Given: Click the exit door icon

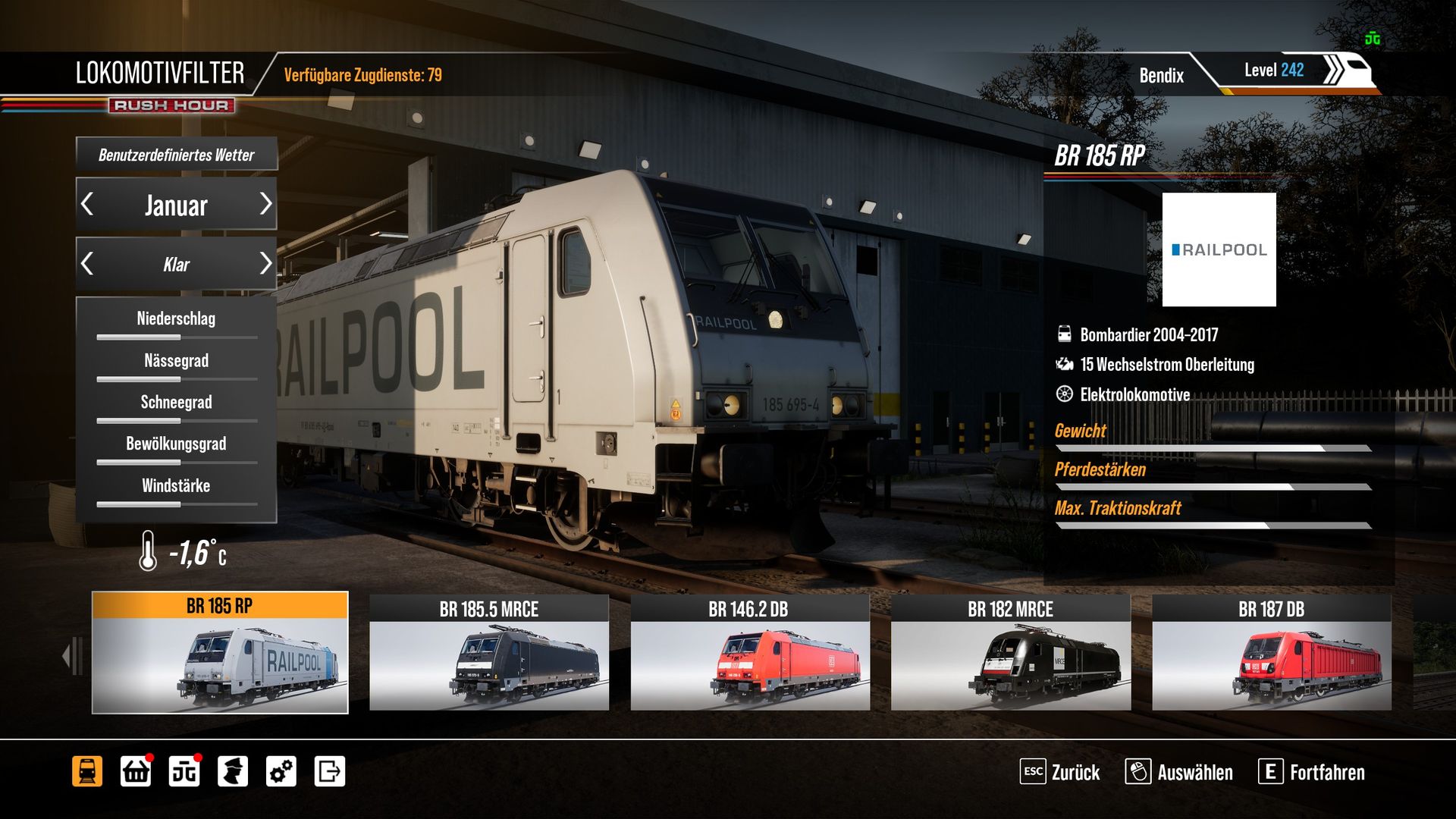Looking at the screenshot, I should (330, 772).
